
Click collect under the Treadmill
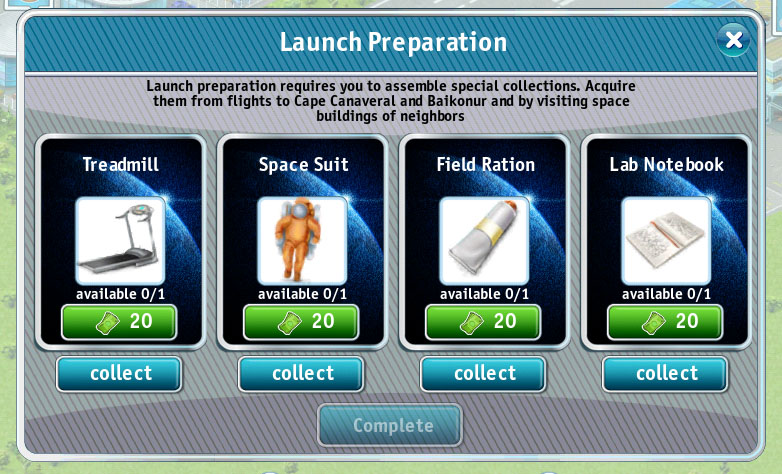[x=119, y=374]
